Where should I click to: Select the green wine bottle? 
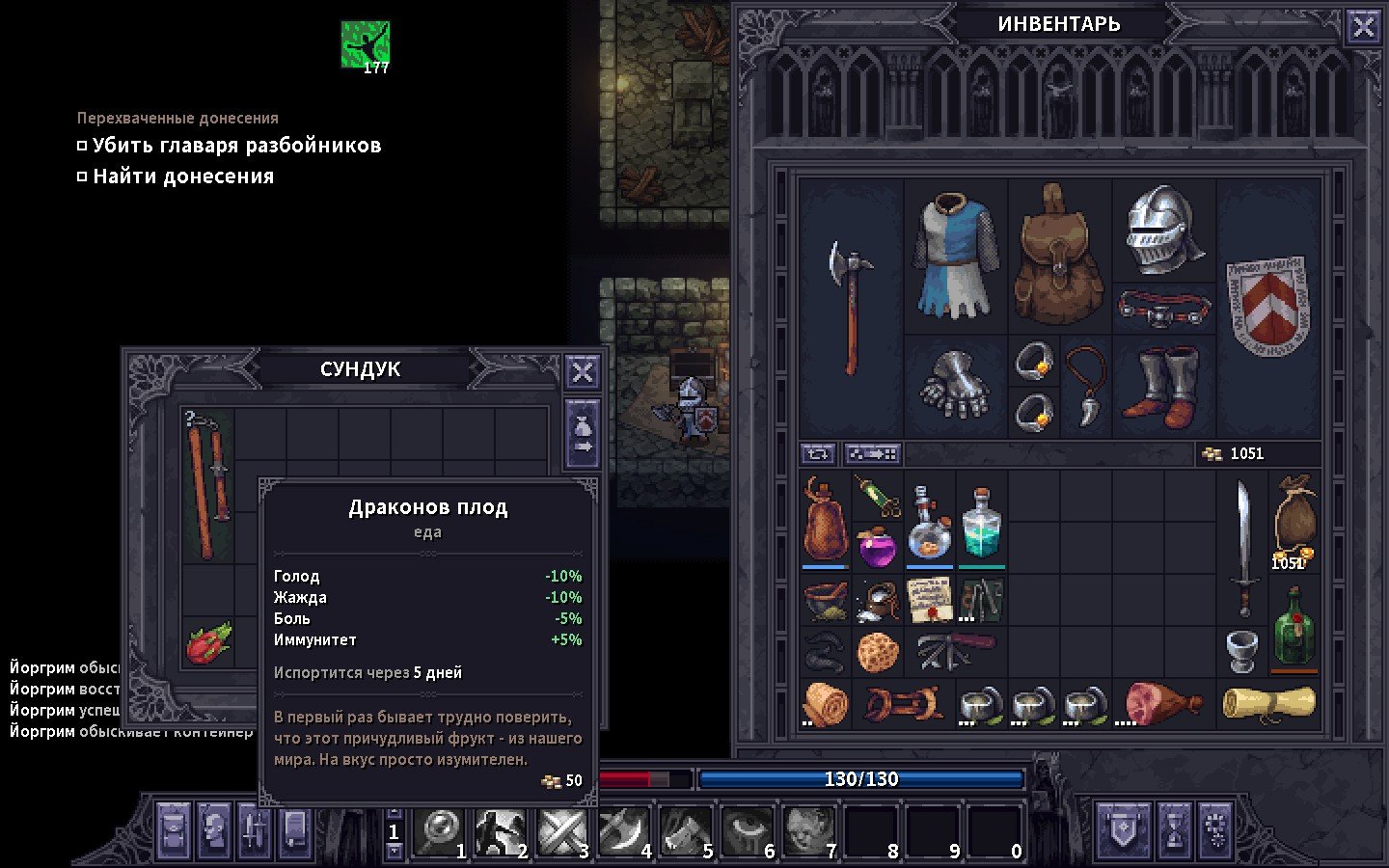[1294, 627]
